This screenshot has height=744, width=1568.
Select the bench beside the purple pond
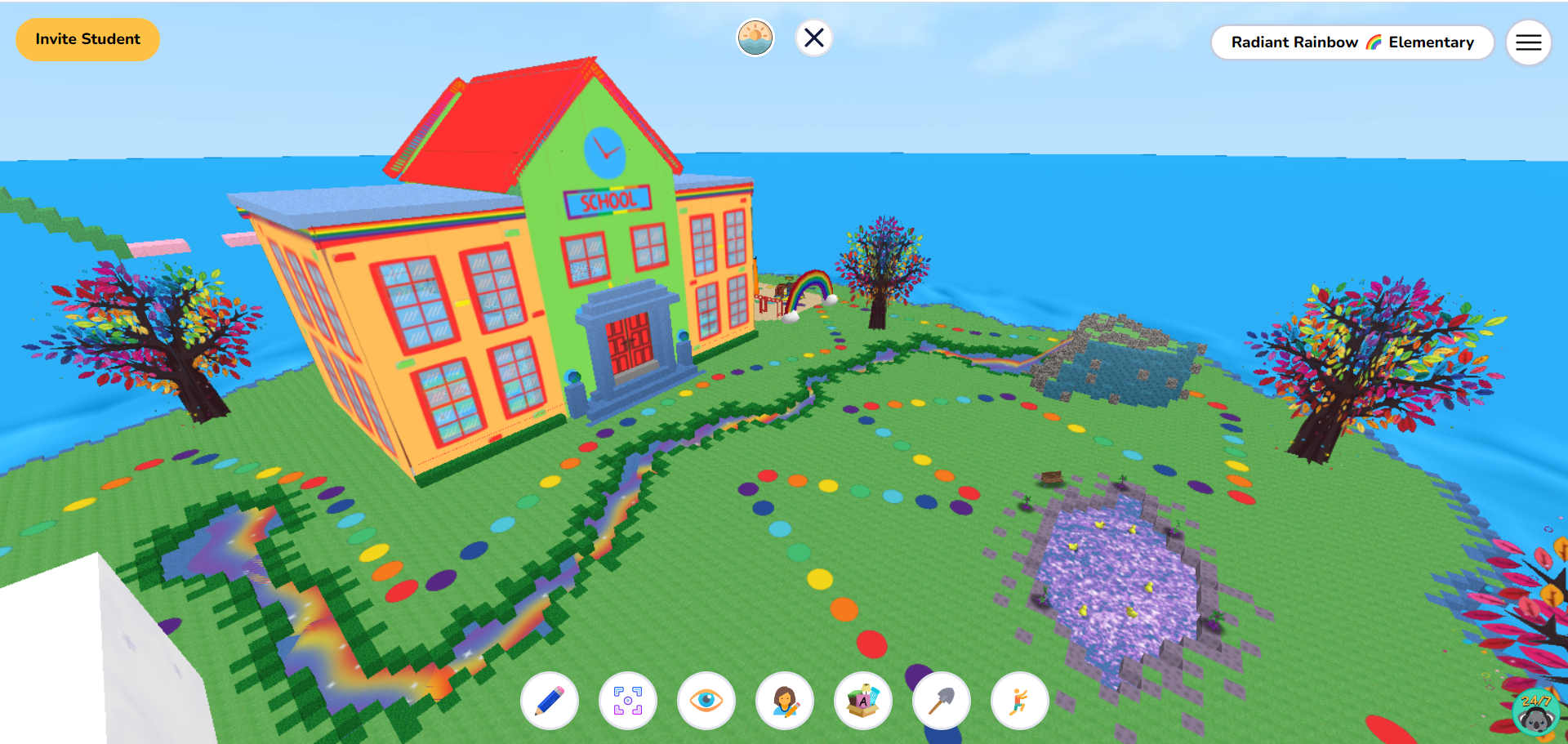(1053, 477)
